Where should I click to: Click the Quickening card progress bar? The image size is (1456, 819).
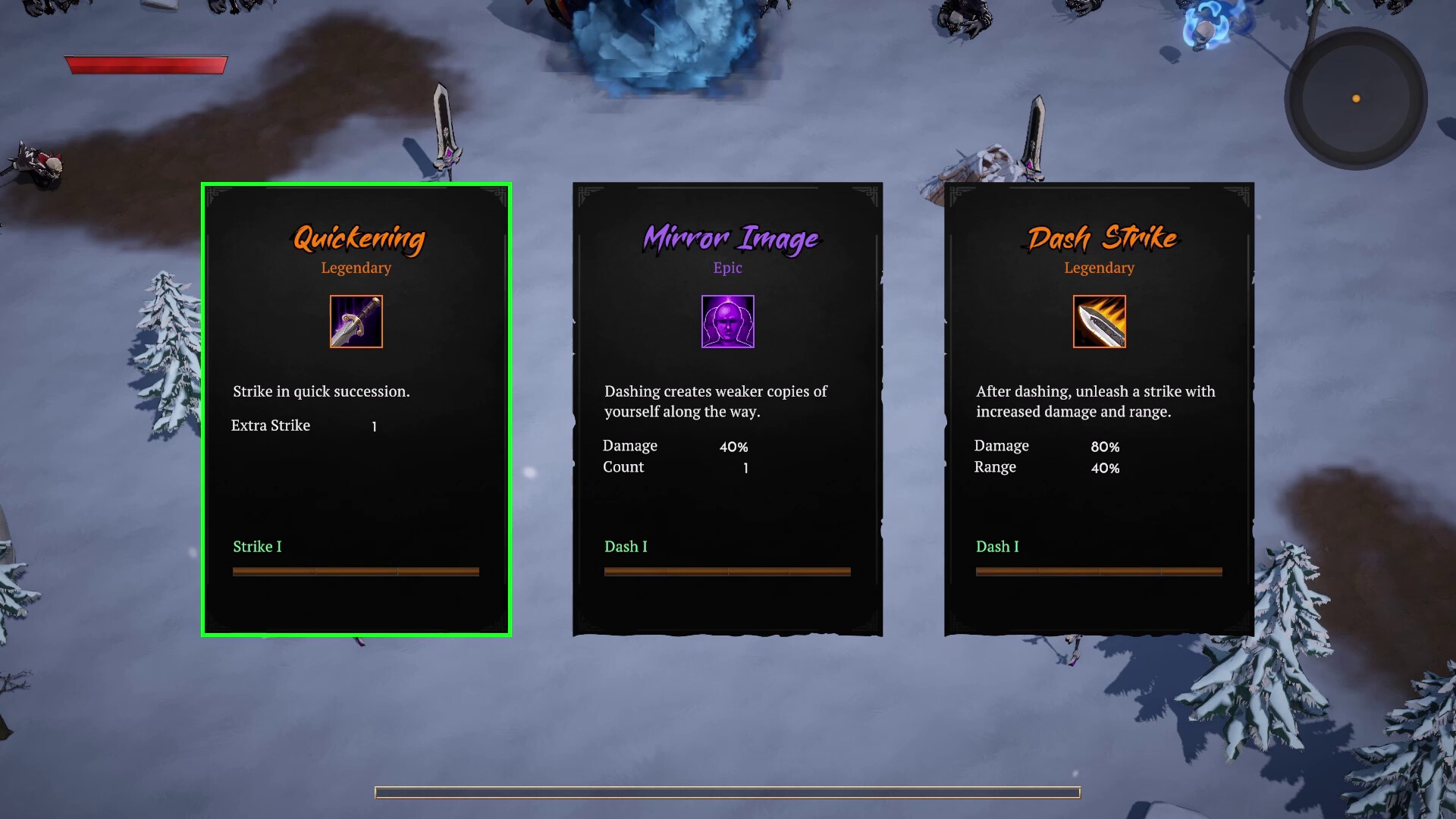tap(356, 571)
